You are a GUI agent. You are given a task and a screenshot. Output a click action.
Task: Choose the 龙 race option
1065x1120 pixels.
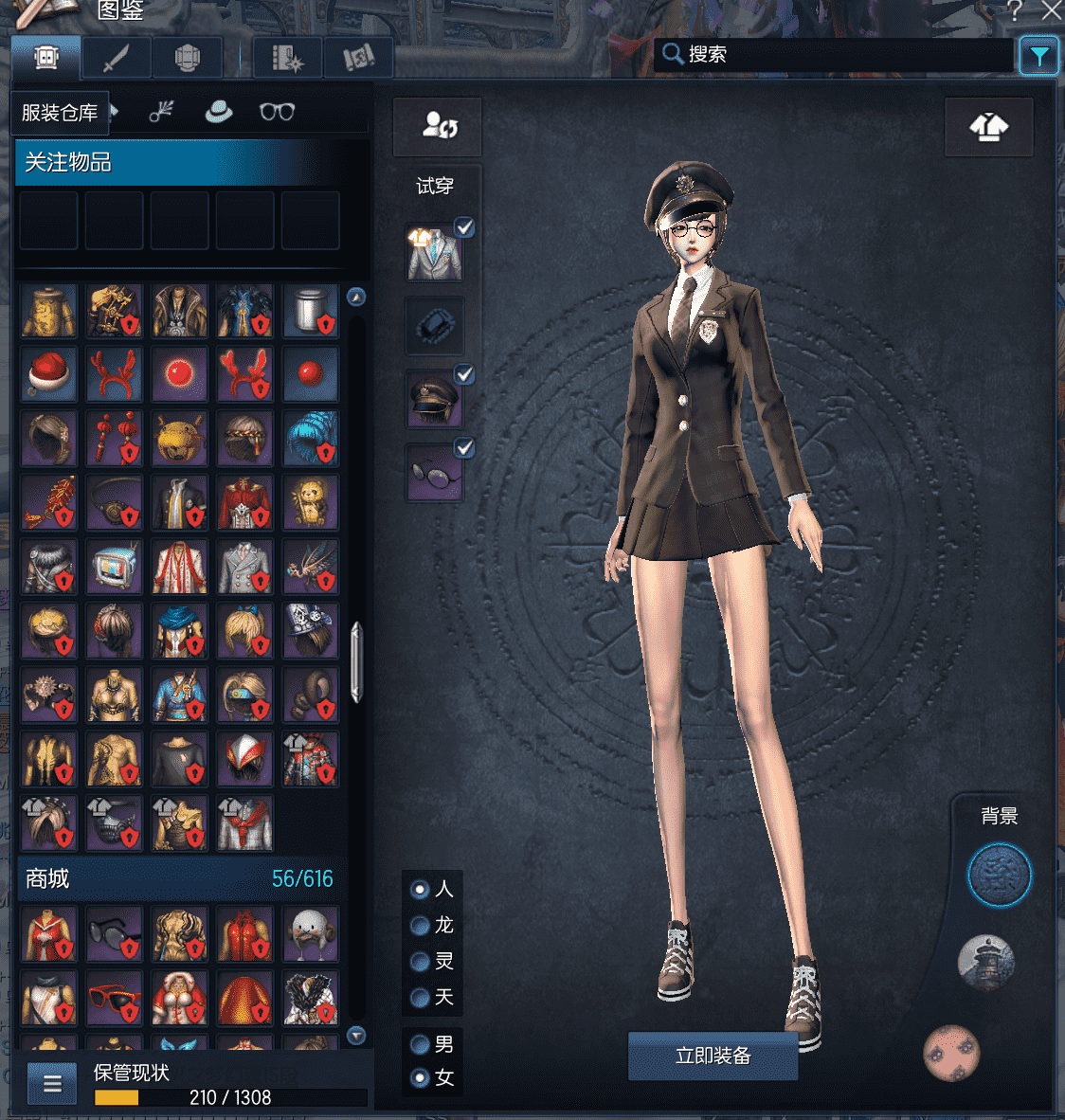coord(421,925)
